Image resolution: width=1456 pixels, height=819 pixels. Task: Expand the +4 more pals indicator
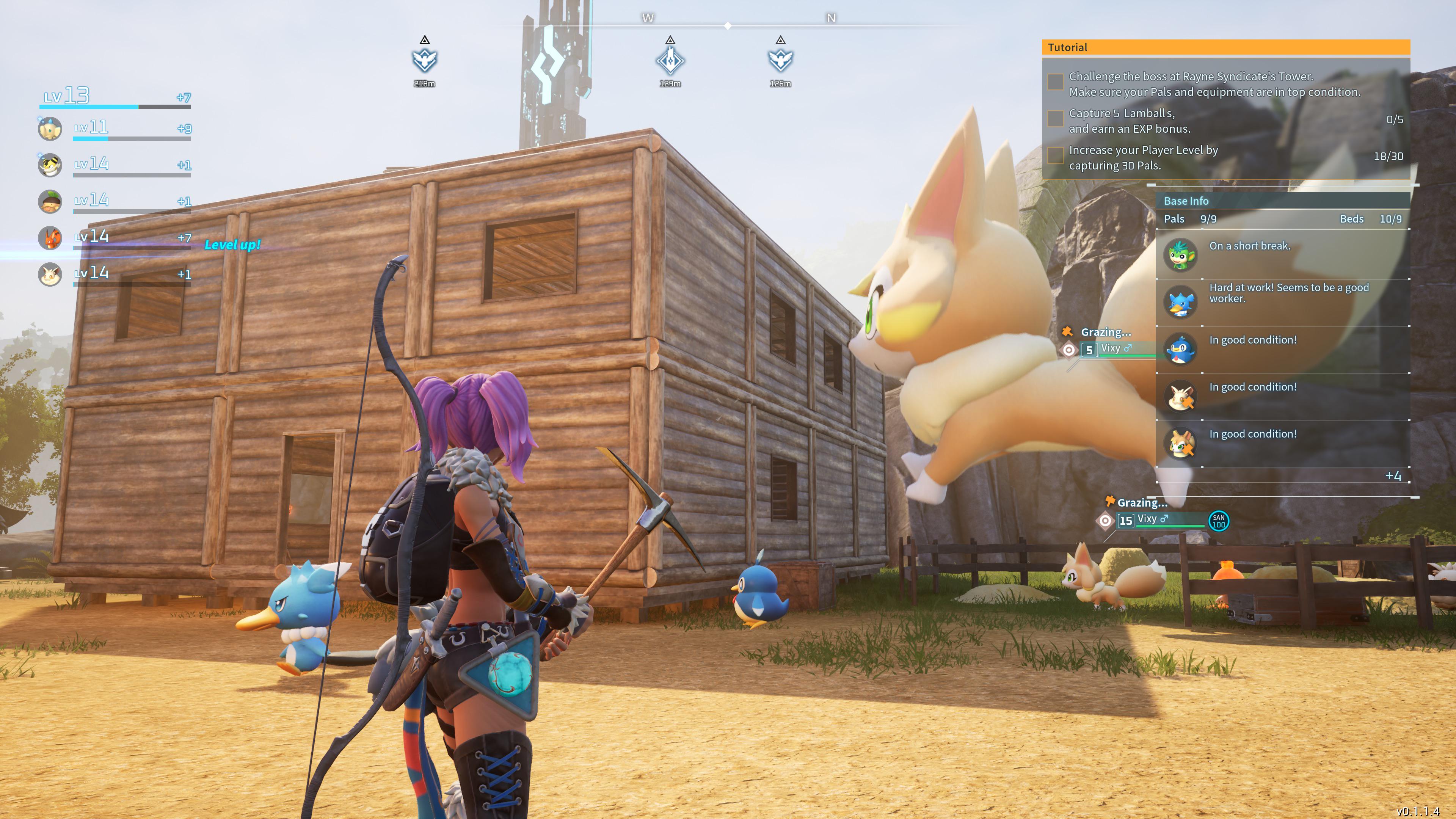click(x=1392, y=476)
